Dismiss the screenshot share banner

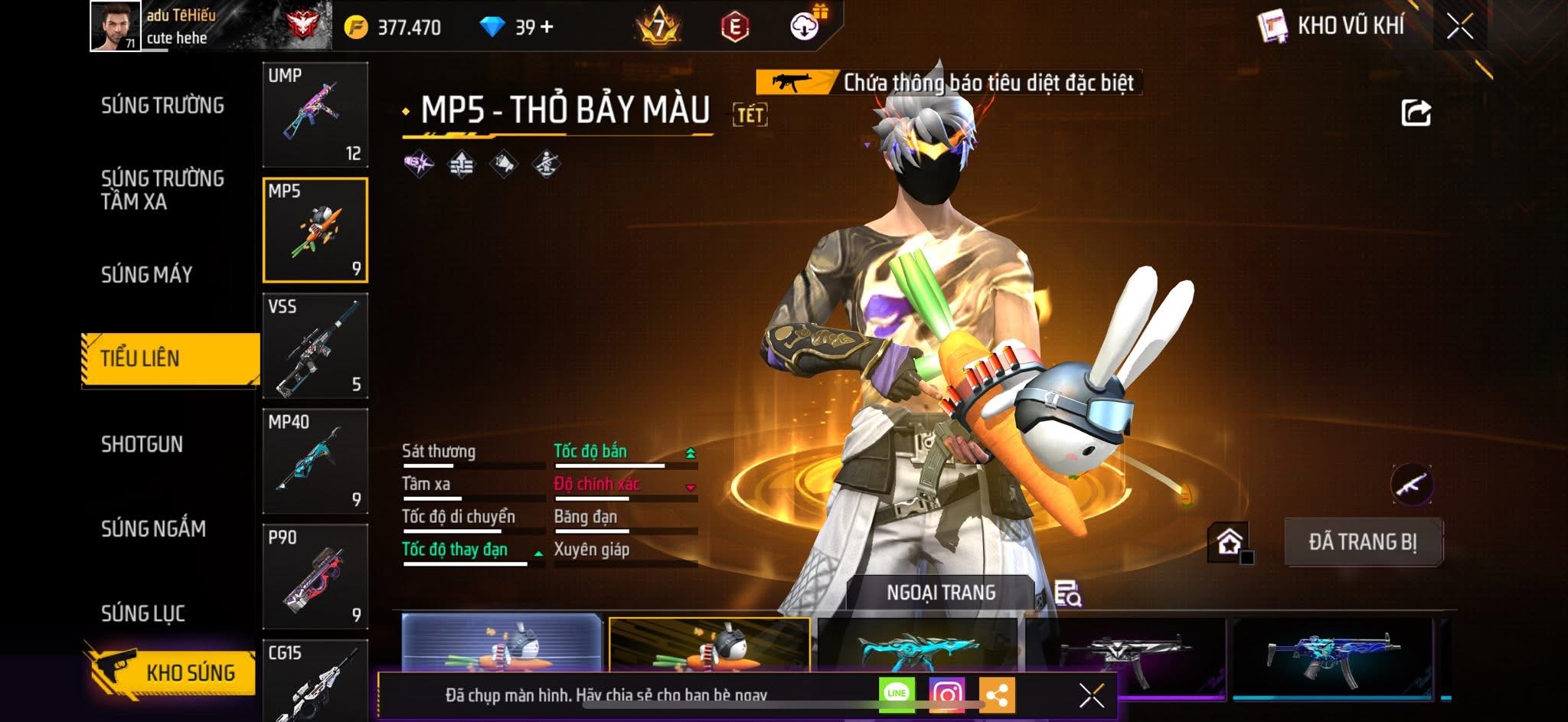tap(1091, 696)
